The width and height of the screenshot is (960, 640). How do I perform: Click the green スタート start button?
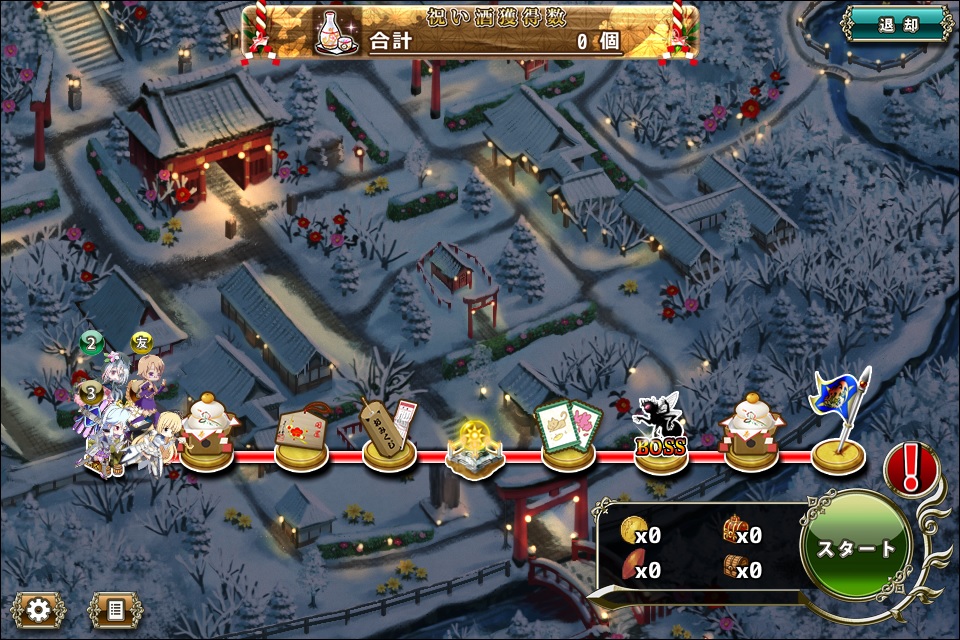[856, 548]
